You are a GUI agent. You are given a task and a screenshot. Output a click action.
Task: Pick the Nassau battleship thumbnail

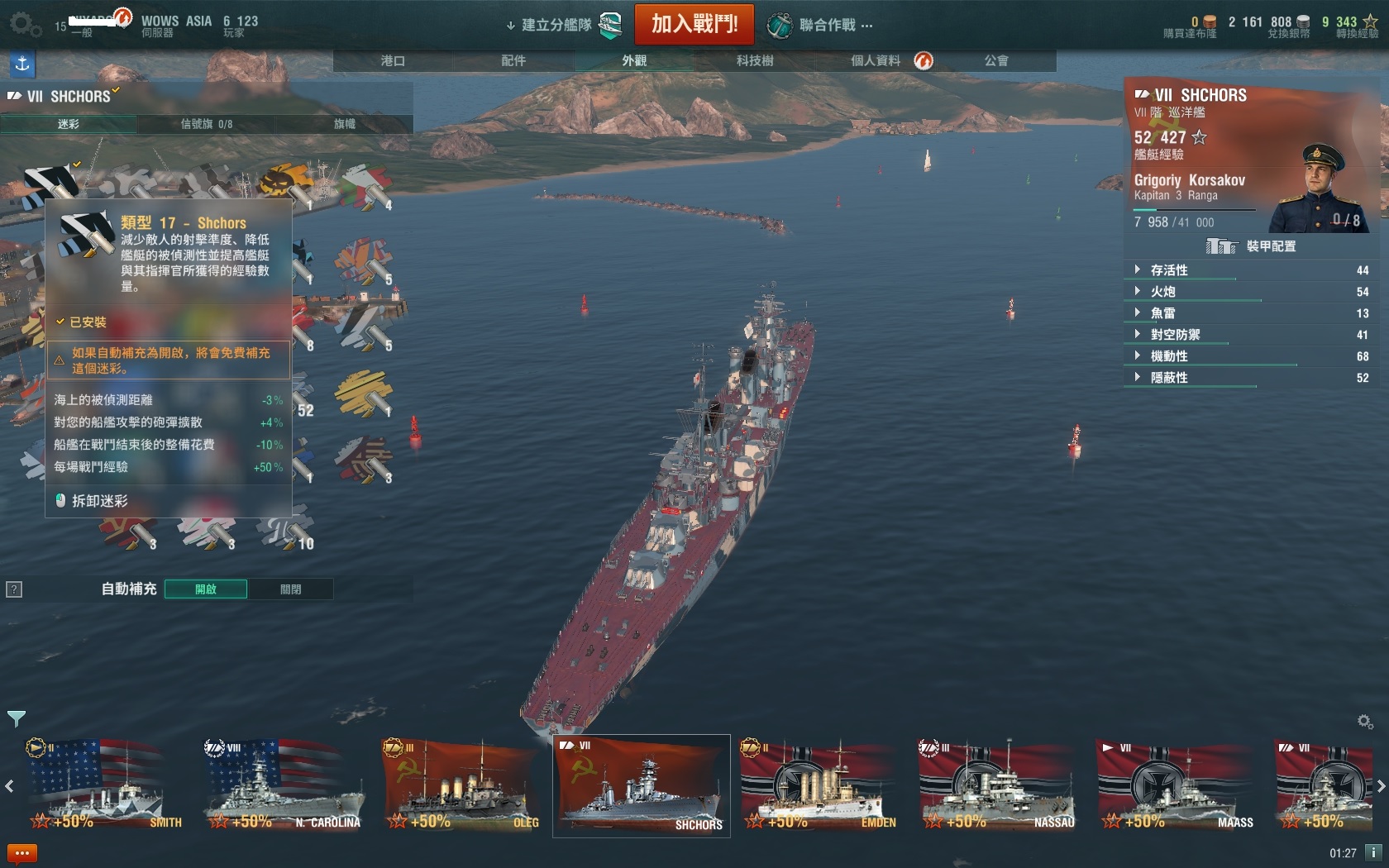coord(997,785)
